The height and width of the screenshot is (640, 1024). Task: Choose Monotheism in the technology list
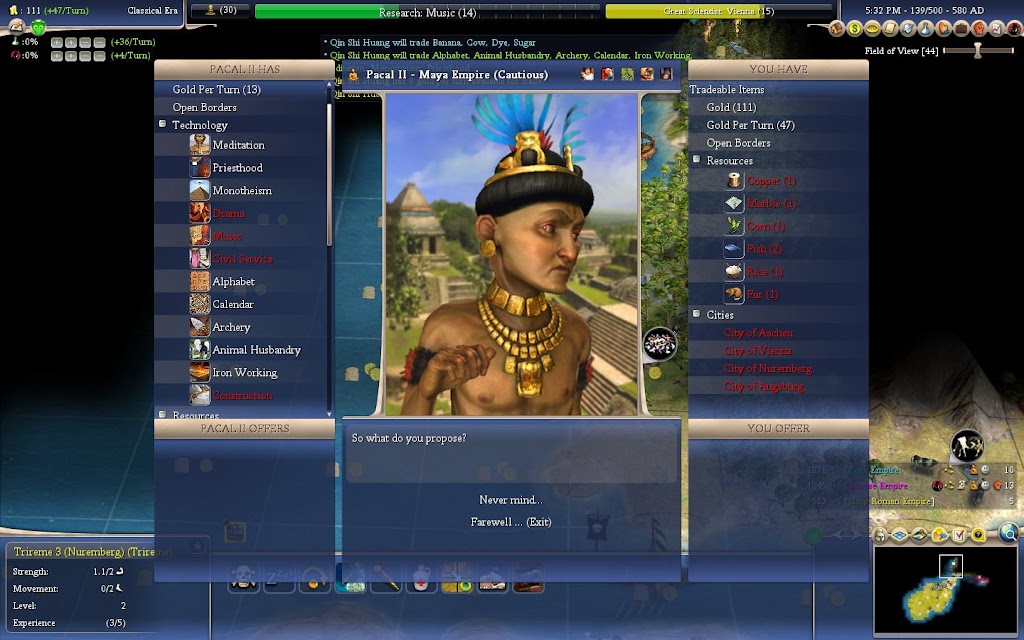(x=241, y=191)
